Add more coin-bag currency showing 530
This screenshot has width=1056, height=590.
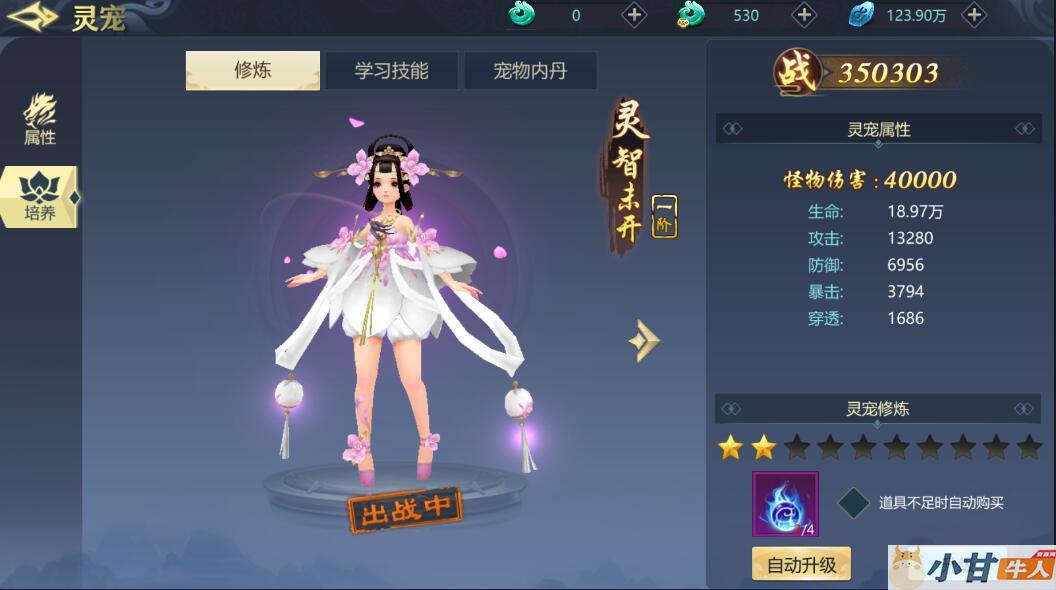[x=804, y=15]
